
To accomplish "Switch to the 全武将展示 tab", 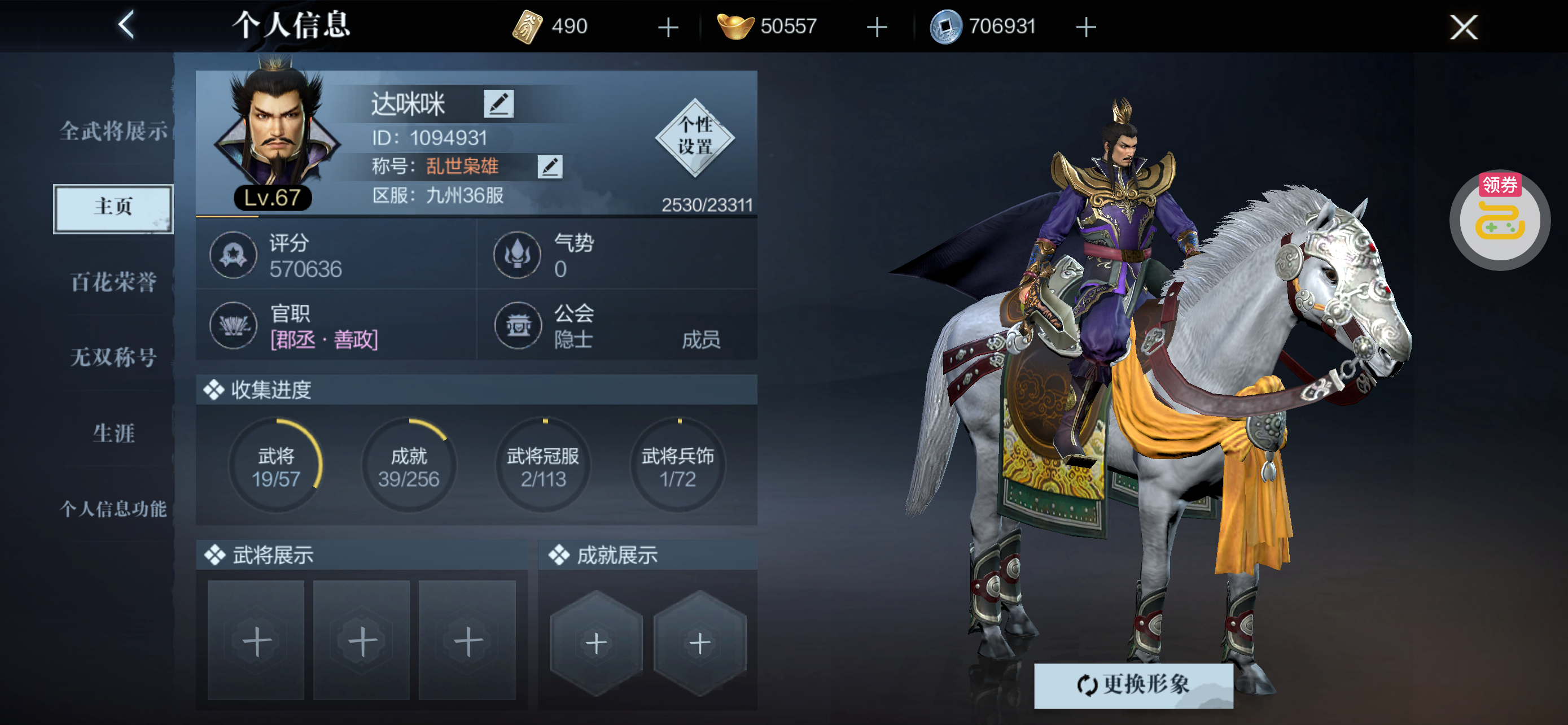I will 113,131.
